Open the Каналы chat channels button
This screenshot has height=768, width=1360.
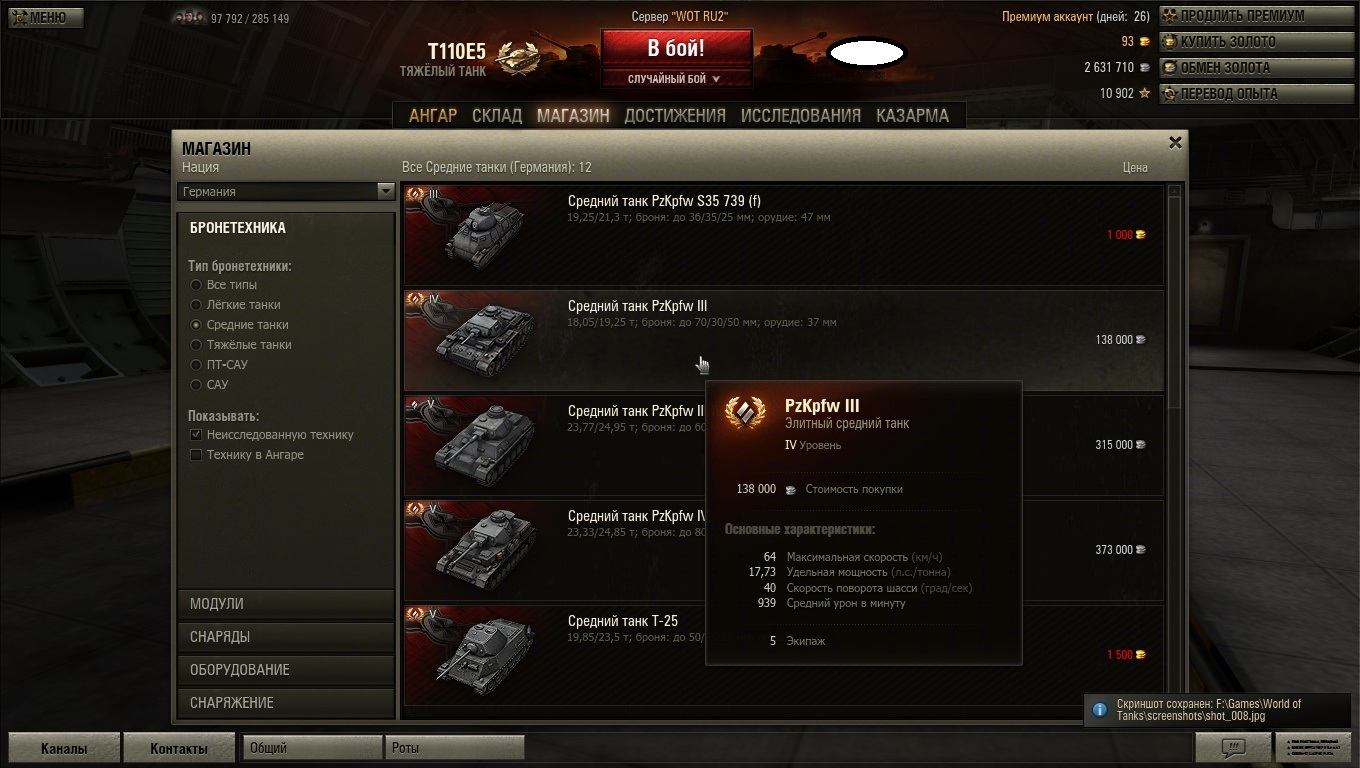point(64,748)
